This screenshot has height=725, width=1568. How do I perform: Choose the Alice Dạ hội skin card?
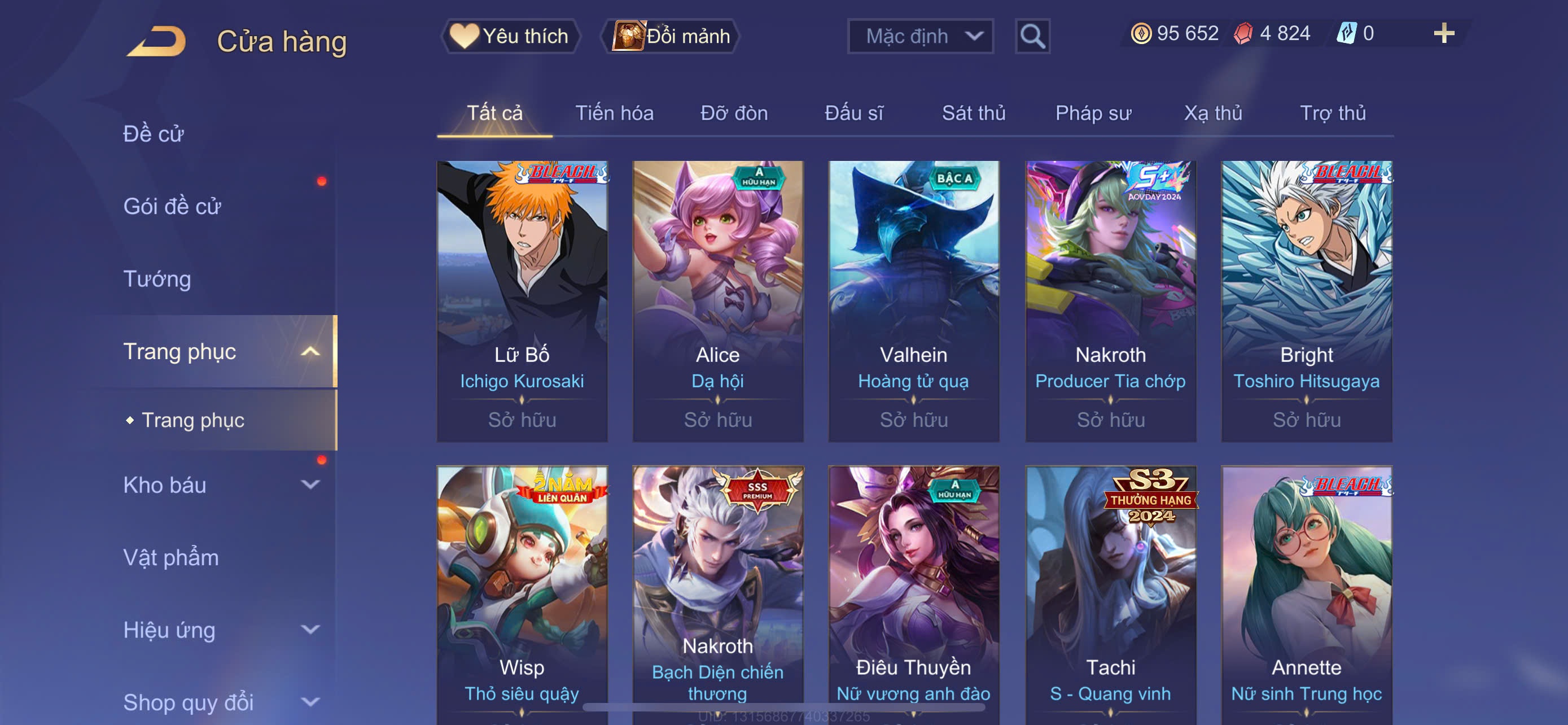(x=717, y=301)
